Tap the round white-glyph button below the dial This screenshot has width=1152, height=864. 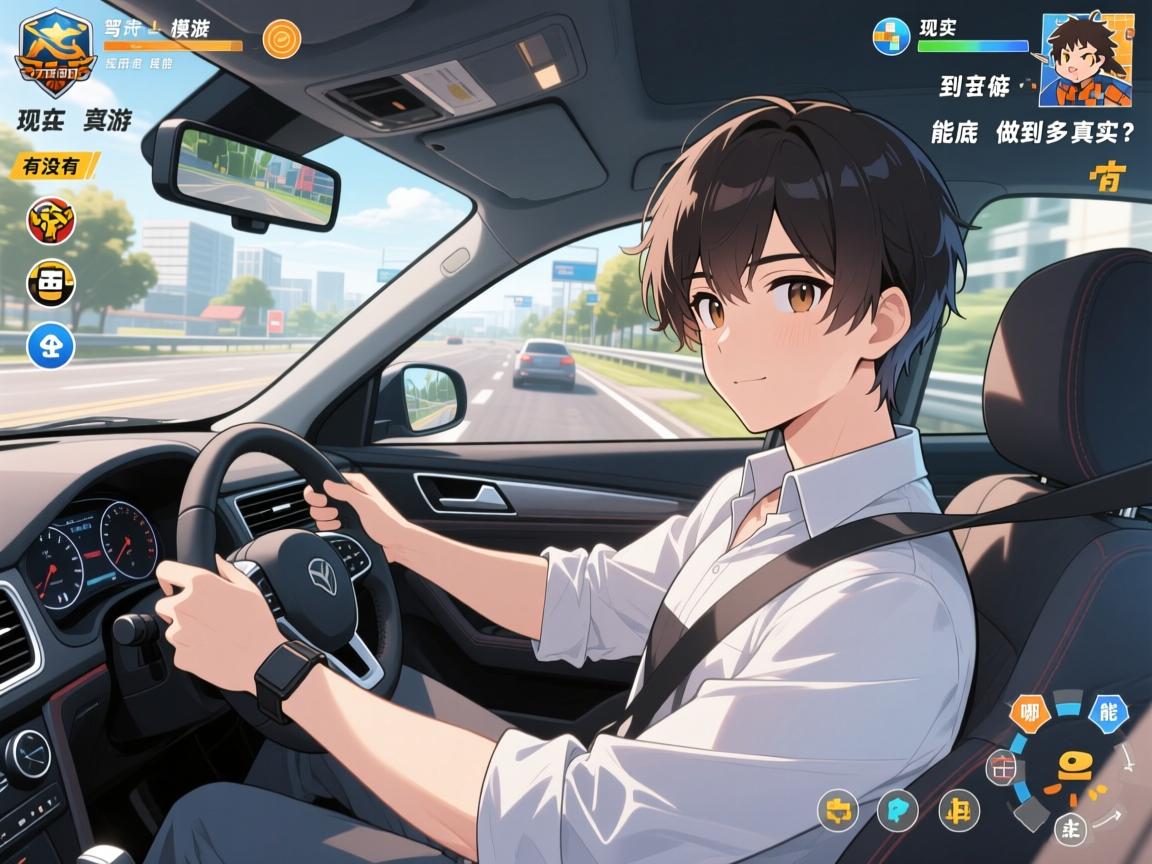[x=1071, y=828]
